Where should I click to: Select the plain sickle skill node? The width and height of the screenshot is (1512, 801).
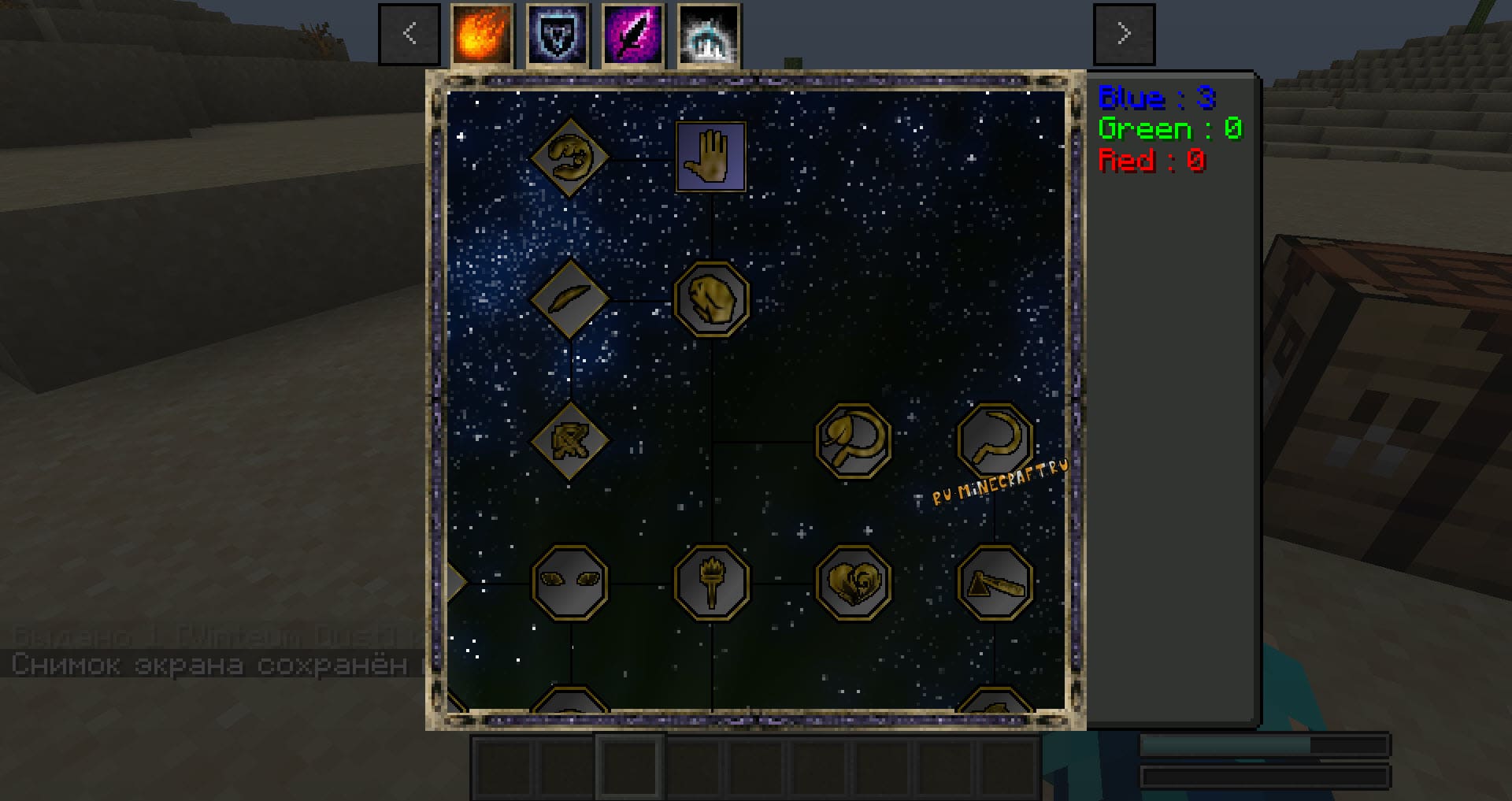point(995,439)
